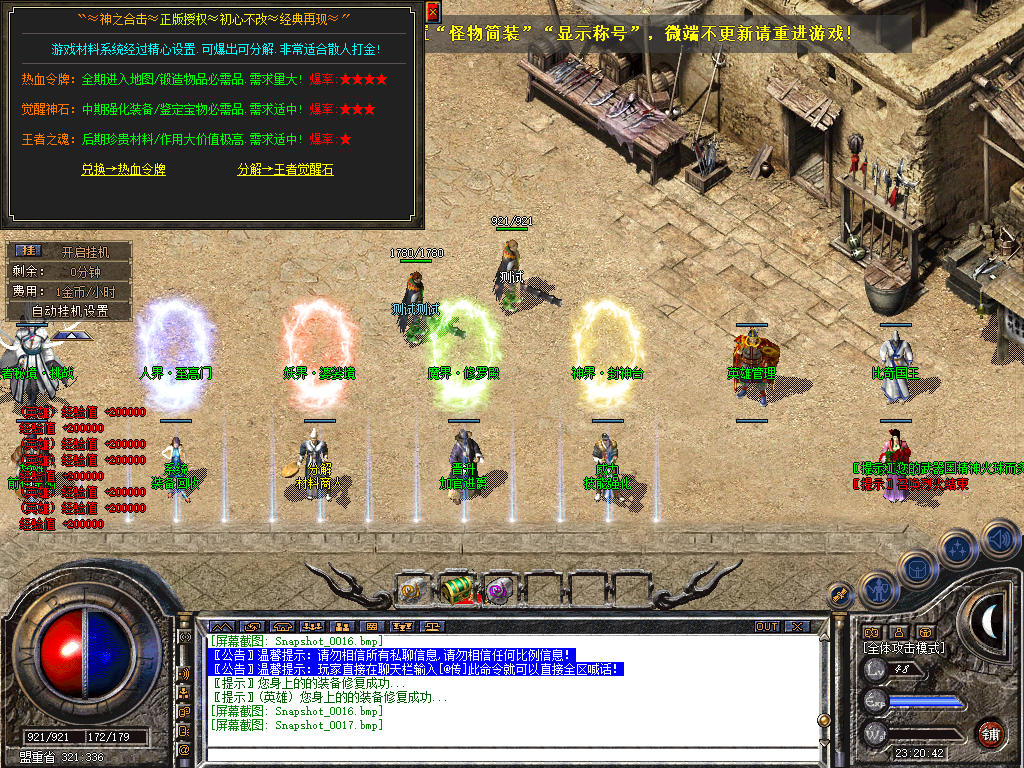Toggle the small 挂 icon button

coord(29,250)
